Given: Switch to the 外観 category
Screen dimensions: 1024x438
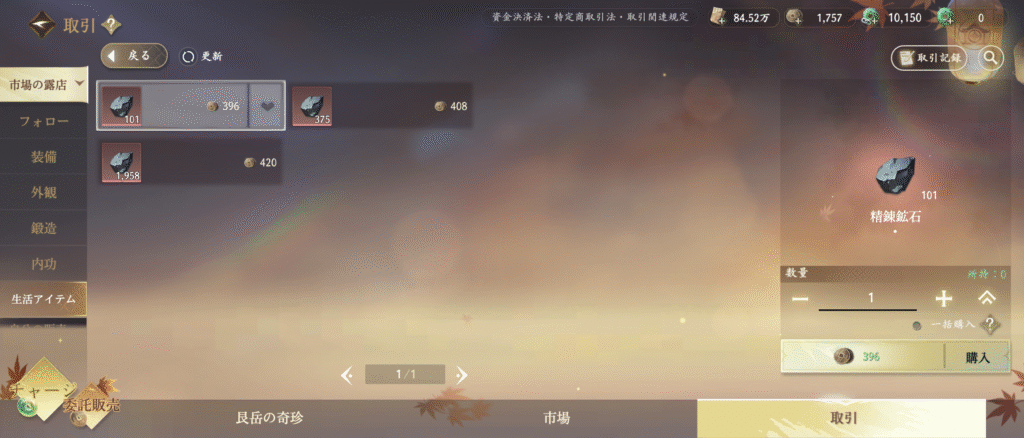Looking at the screenshot, I should [x=44, y=192].
